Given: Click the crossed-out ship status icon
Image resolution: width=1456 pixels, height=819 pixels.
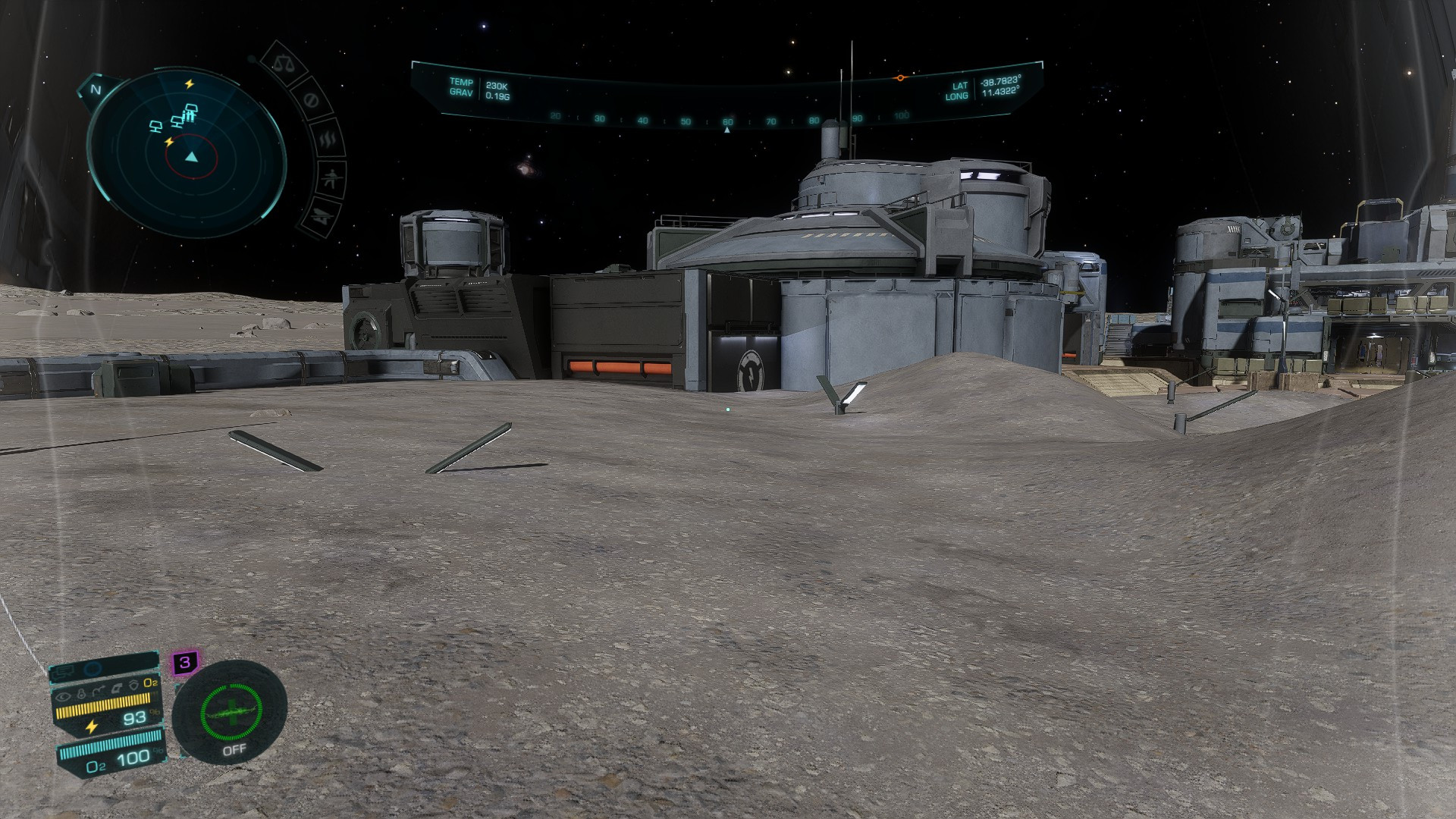Looking at the screenshot, I should click(320, 216).
